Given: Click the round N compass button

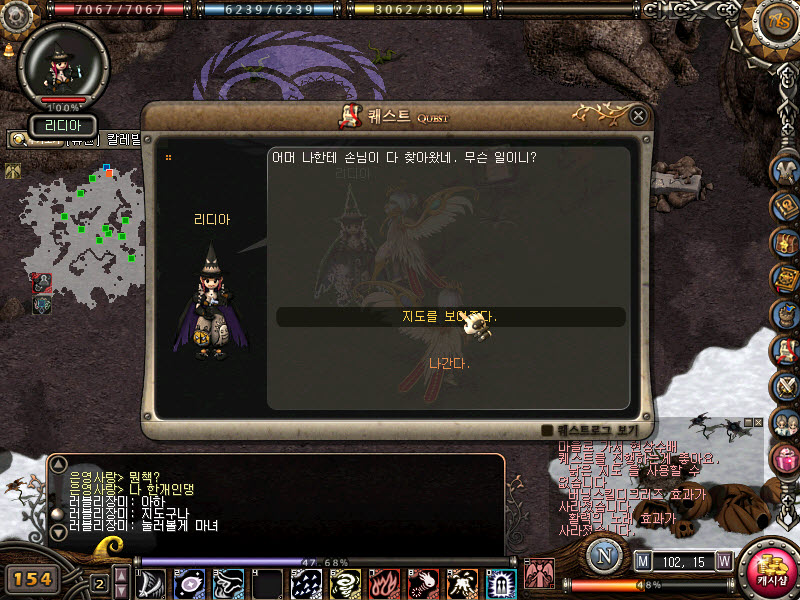Looking at the screenshot, I should click(x=603, y=556).
